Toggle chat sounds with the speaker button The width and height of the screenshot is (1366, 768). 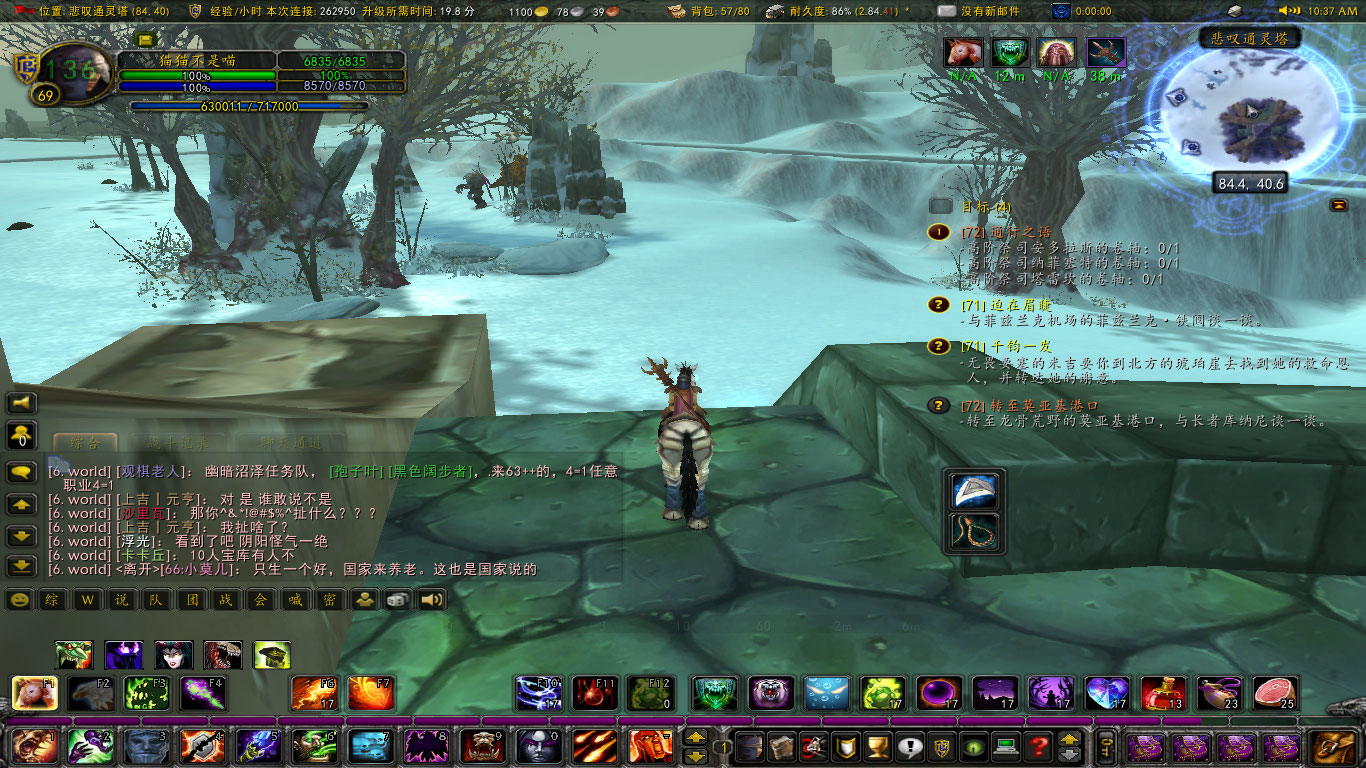(433, 600)
